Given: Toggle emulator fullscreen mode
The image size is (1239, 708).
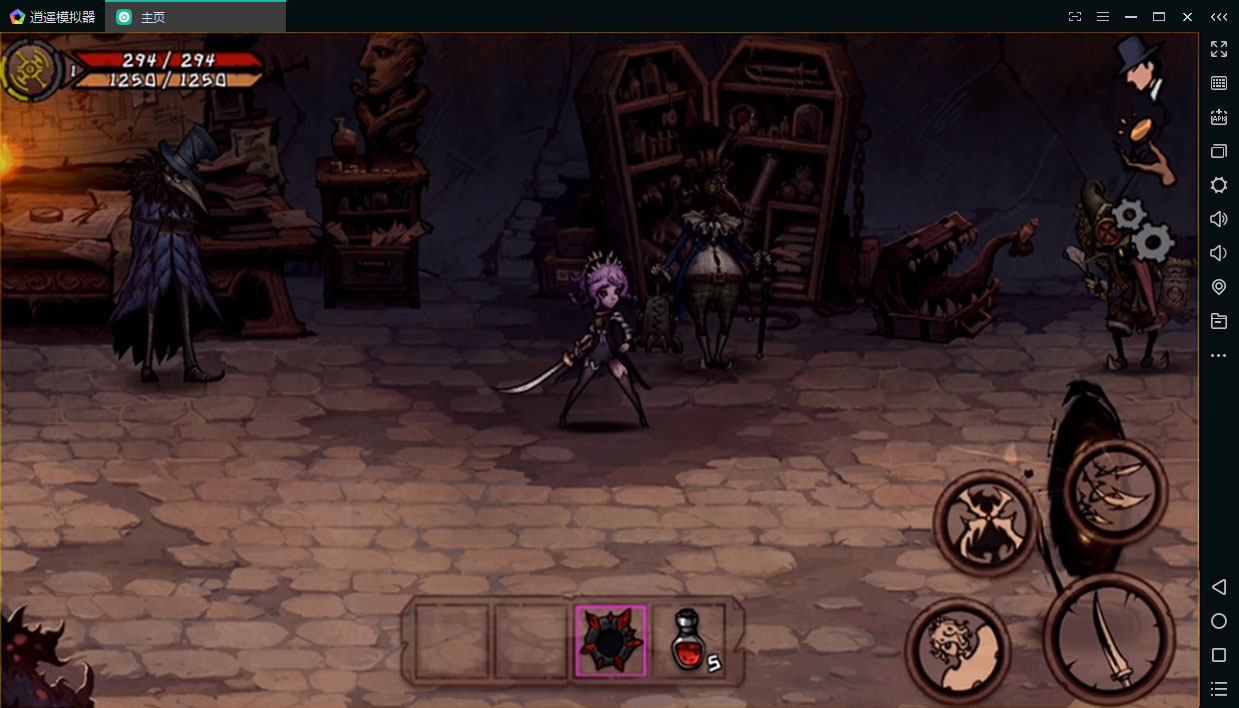Looking at the screenshot, I should click(x=1219, y=49).
